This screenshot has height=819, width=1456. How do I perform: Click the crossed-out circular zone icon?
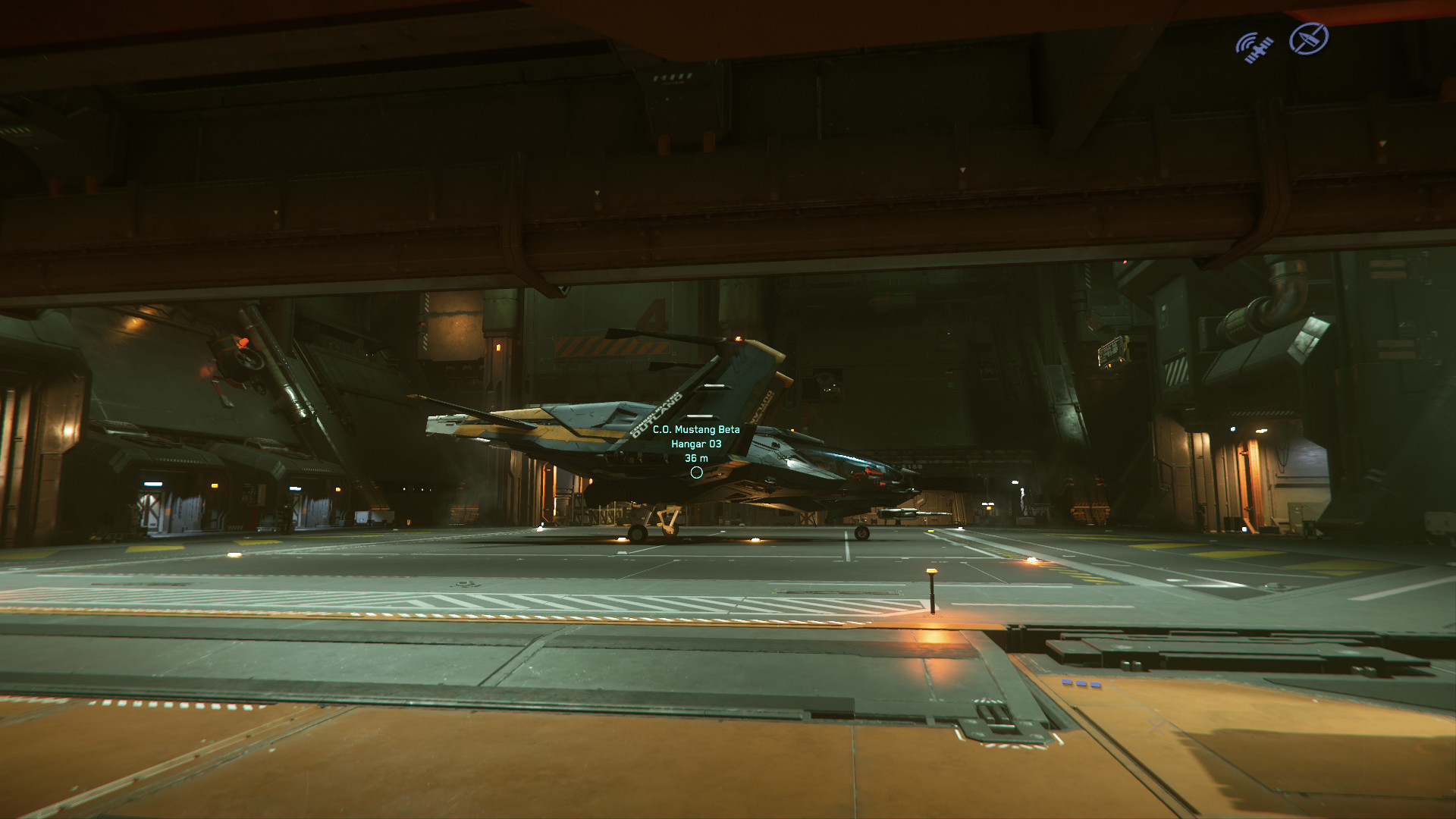coord(1308,39)
